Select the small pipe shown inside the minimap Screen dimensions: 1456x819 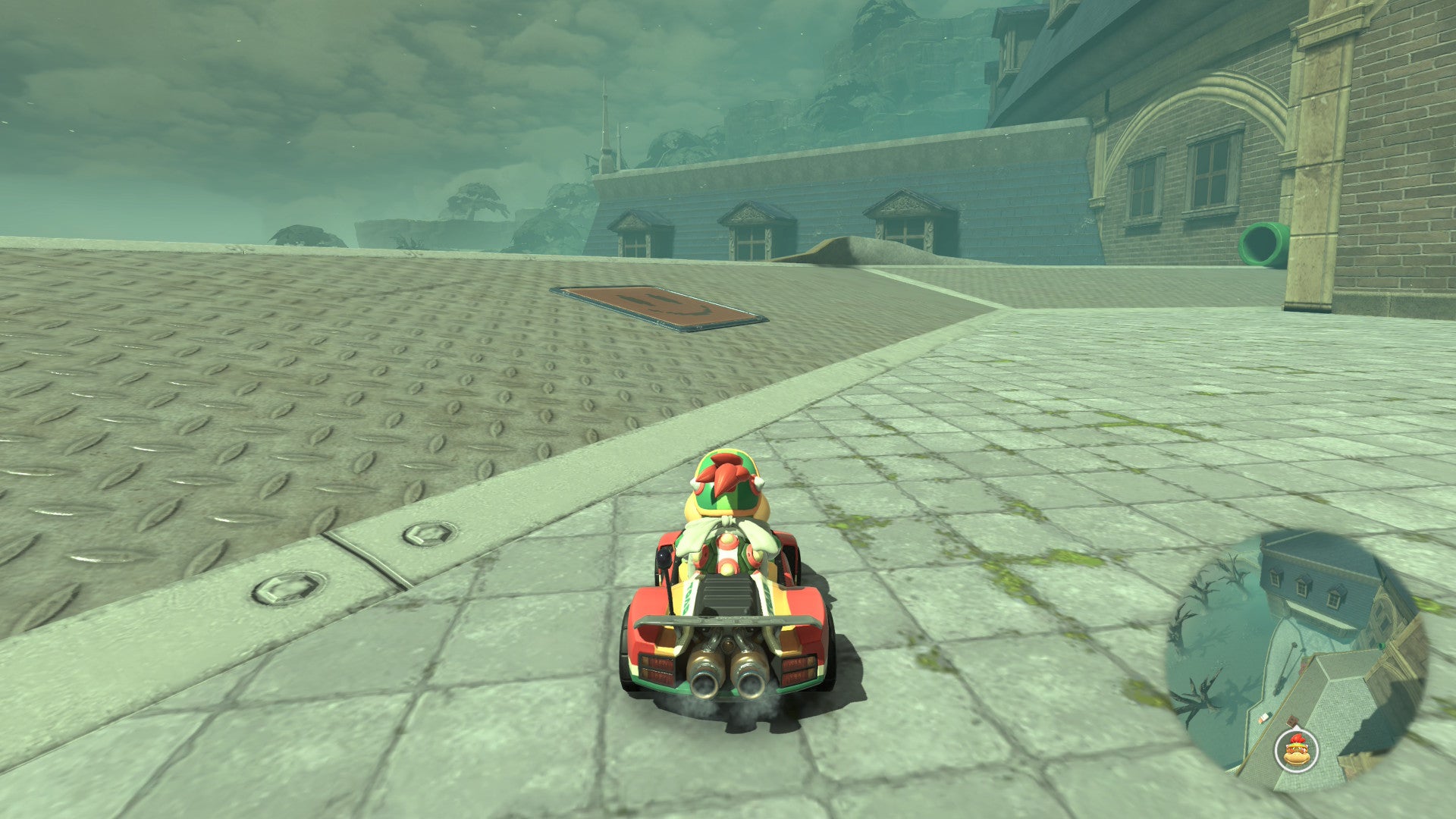pyautogui.click(x=1381, y=646)
